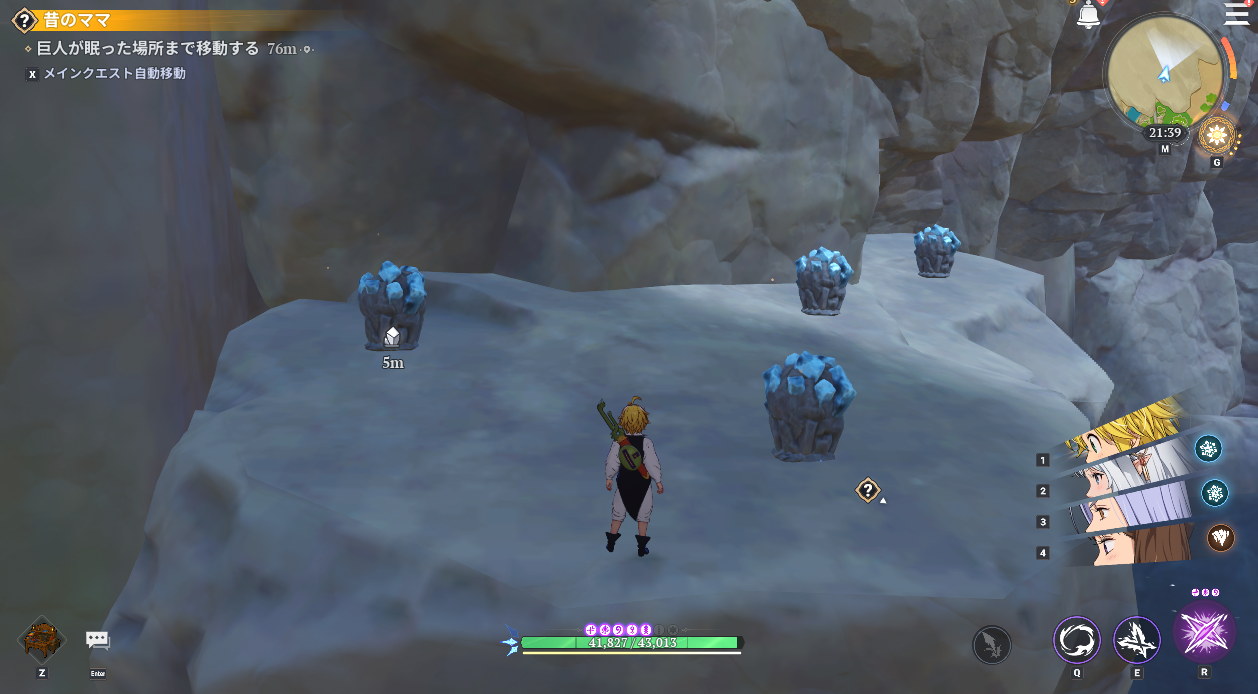Open the chat speech bubble
Screen dimensions: 1258x694
(x=97, y=641)
